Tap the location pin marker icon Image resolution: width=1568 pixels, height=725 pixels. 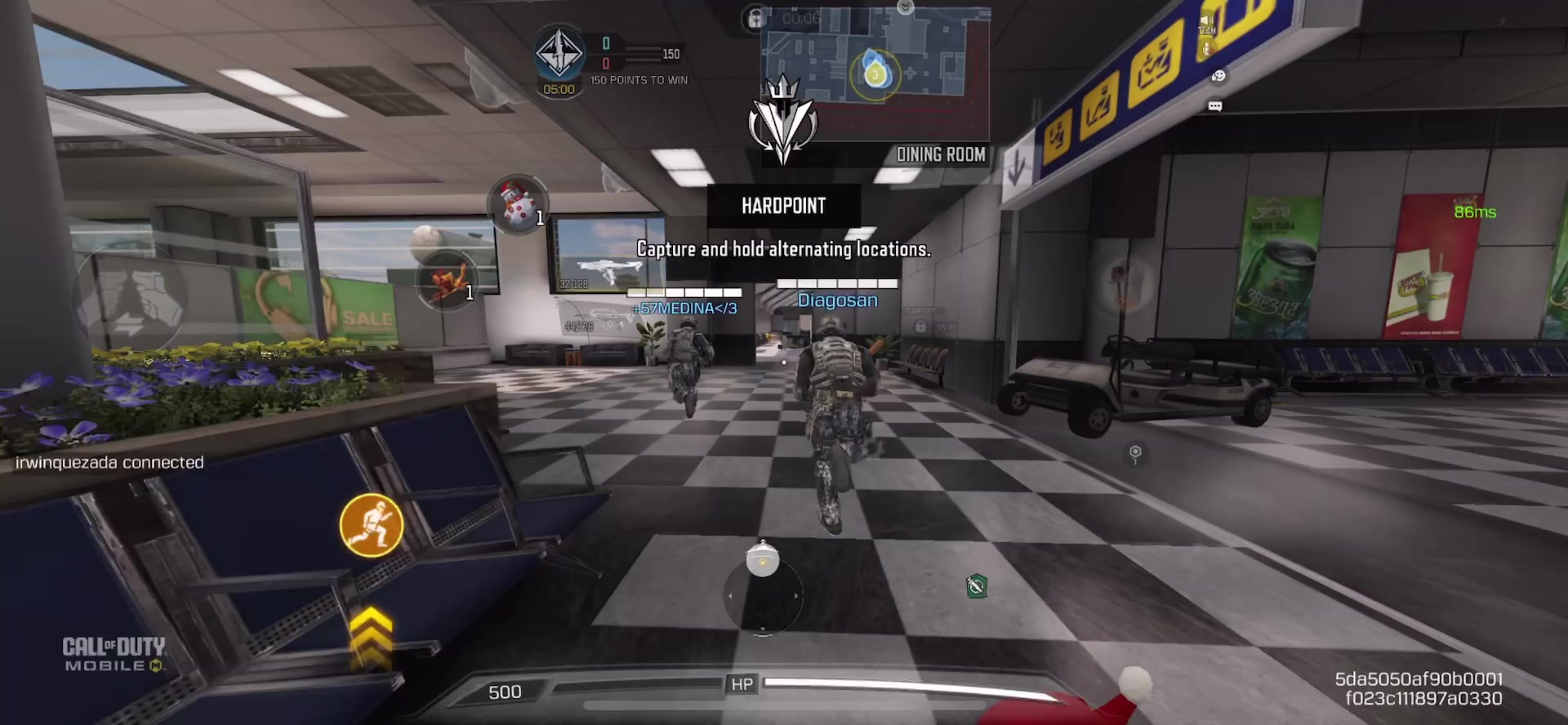[1135, 453]
